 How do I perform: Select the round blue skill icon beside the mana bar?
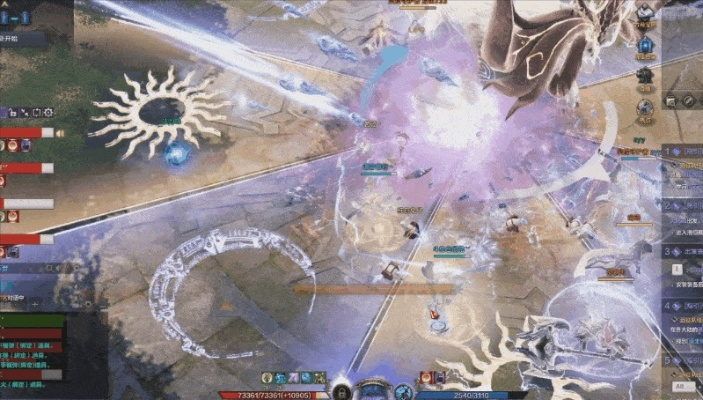pyautogui.click(x=403, y=391)
